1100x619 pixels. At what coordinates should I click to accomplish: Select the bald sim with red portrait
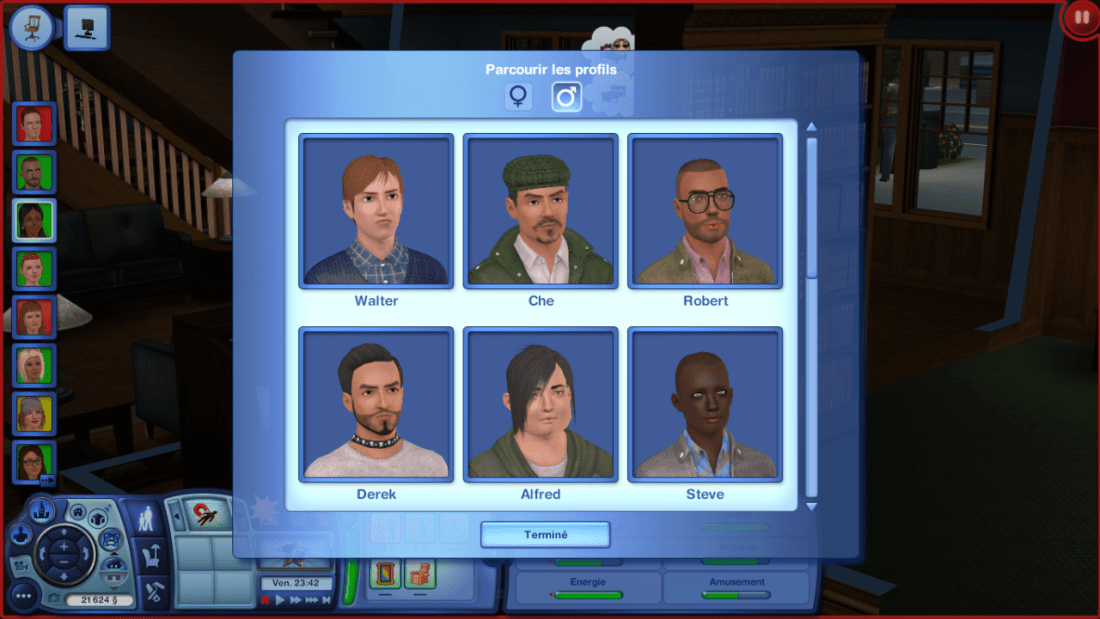coord(35,124)
